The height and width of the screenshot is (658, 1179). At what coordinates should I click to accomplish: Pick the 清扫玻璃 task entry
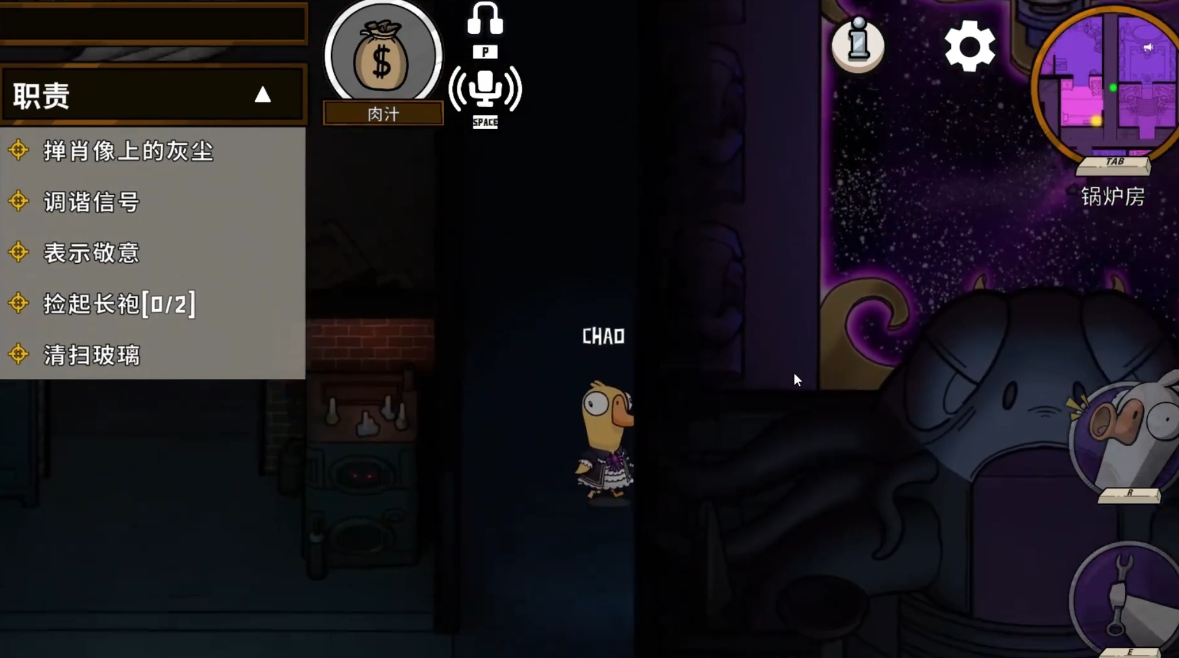(x=91, y=355)
